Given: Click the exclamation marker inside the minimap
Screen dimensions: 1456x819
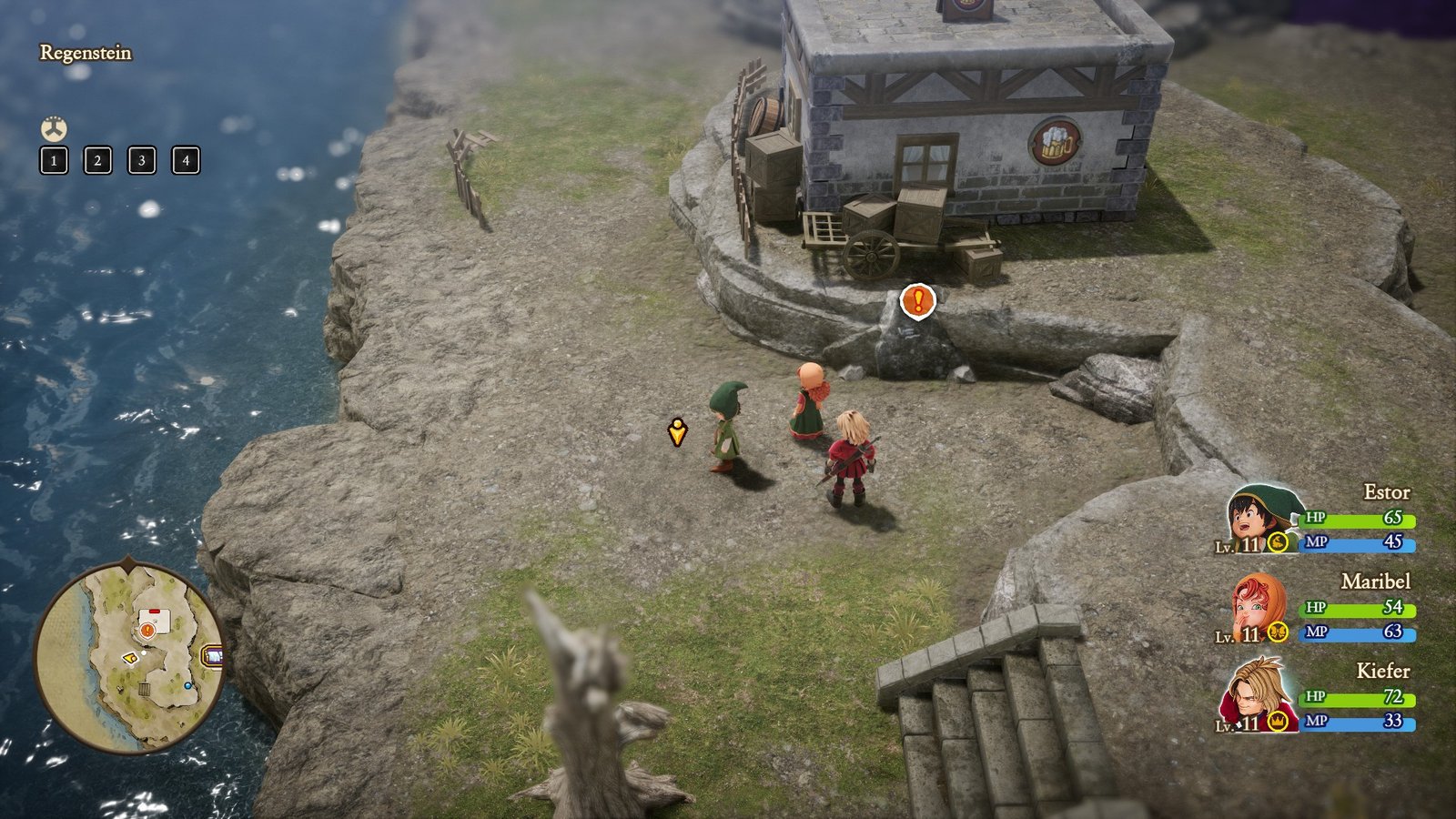Looking at the screenshot, I should [147, 630].
